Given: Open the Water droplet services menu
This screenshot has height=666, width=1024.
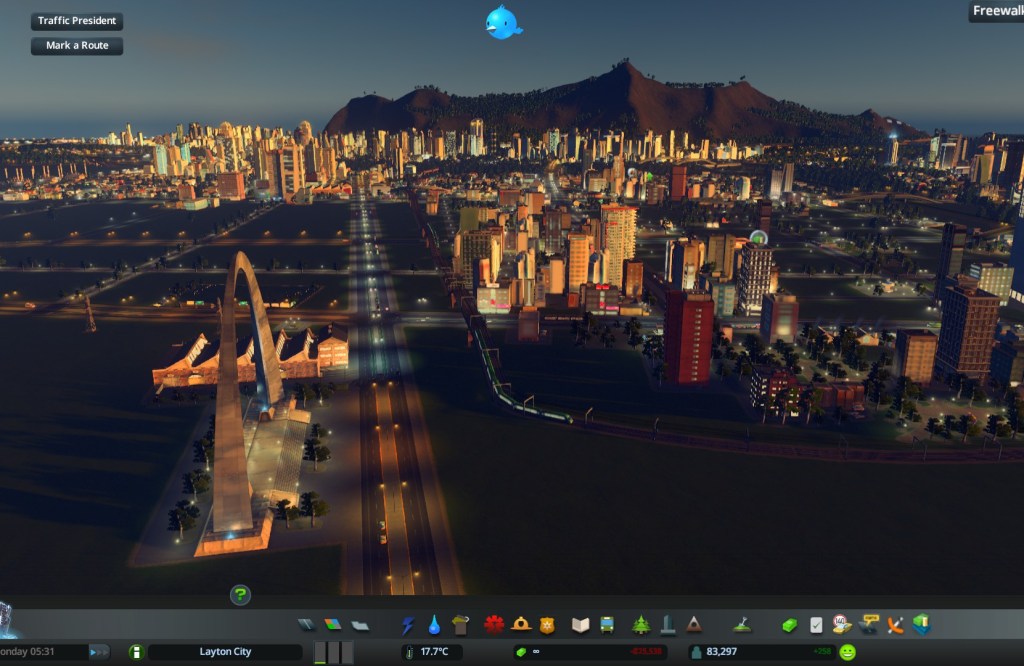Looking at the screenshot, I should 434,625.
